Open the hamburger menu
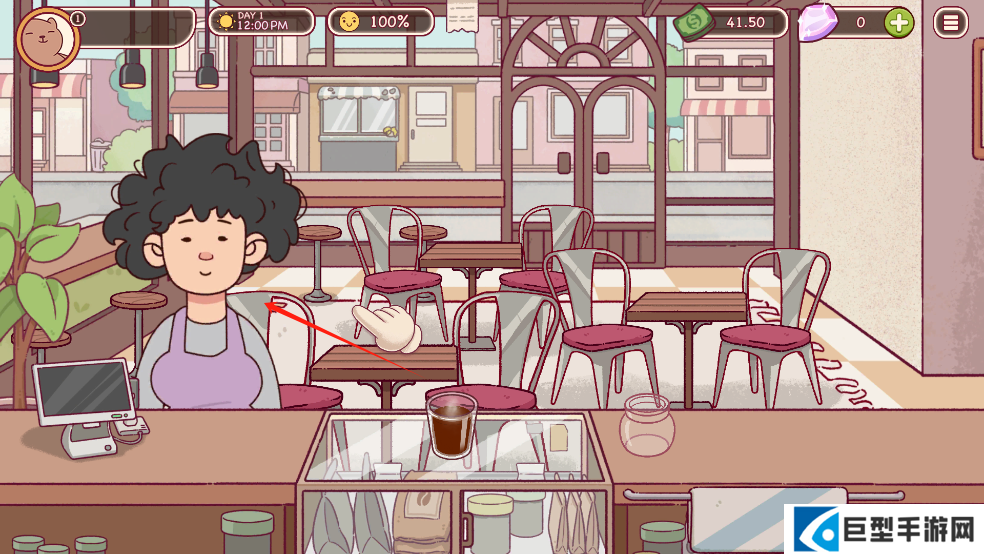Image resolution: width=984 pixels, height=554 pixels. [x=950, y=22]
